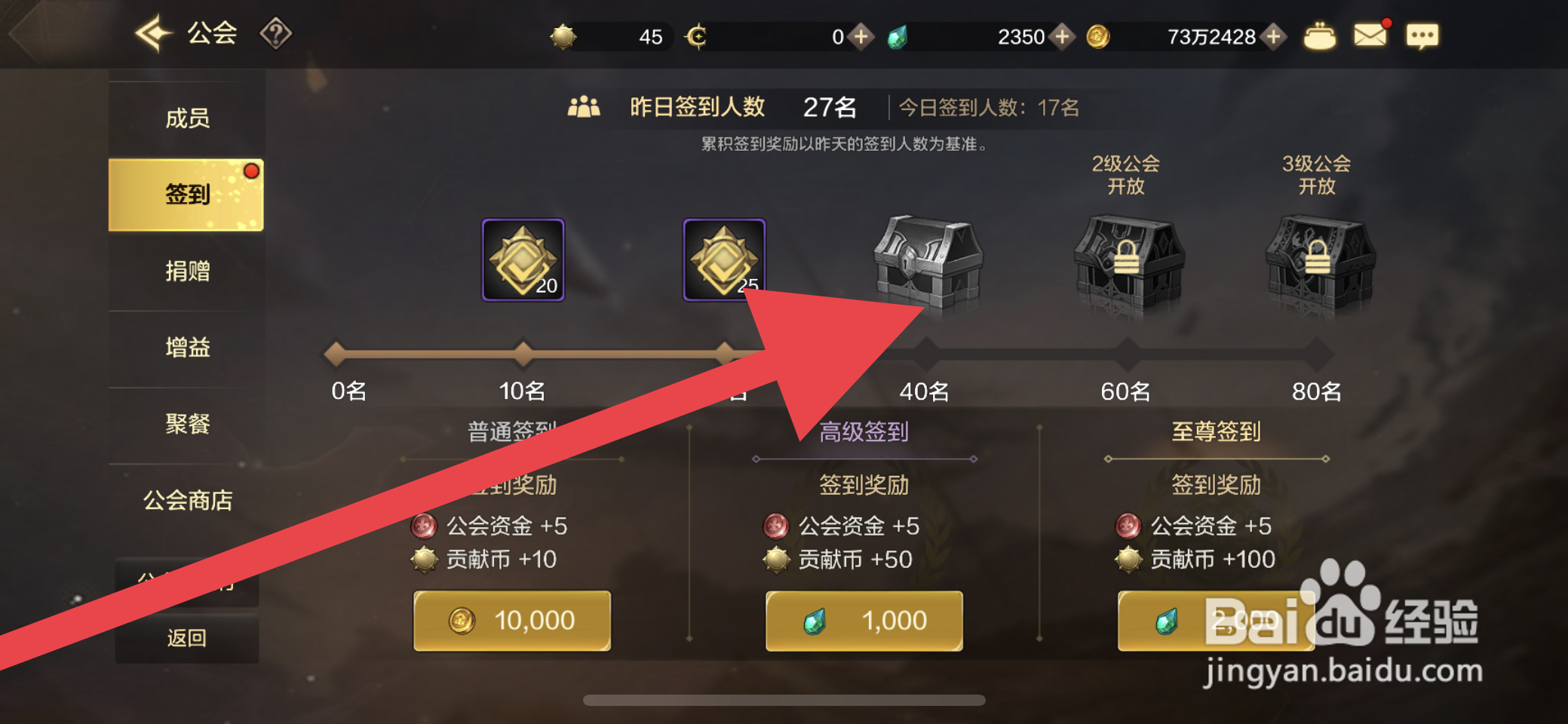The width and height of the screenshot is (1568, 724).
Task: Click the 返回 button
Action: pos(186,637)
